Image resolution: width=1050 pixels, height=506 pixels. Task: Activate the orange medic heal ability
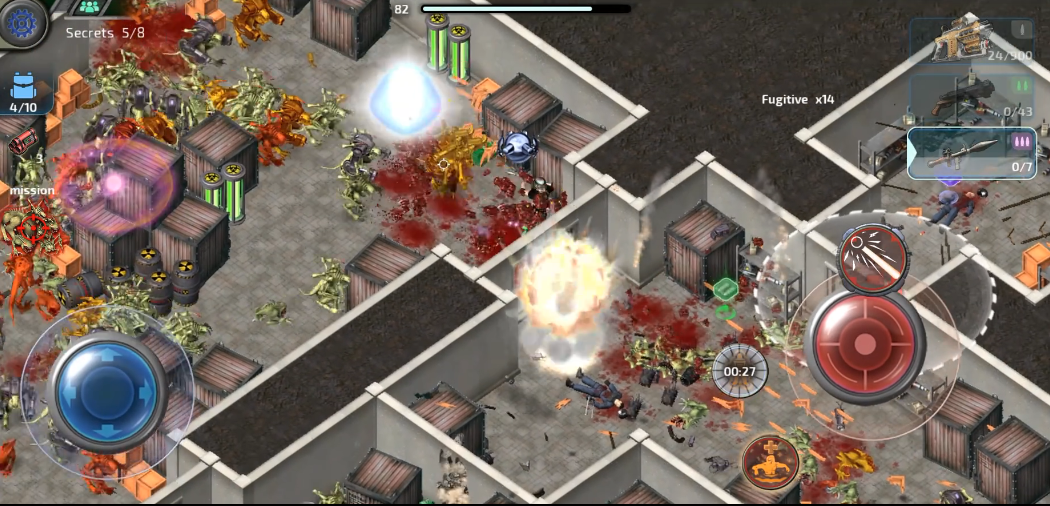(x=771, y=462)
